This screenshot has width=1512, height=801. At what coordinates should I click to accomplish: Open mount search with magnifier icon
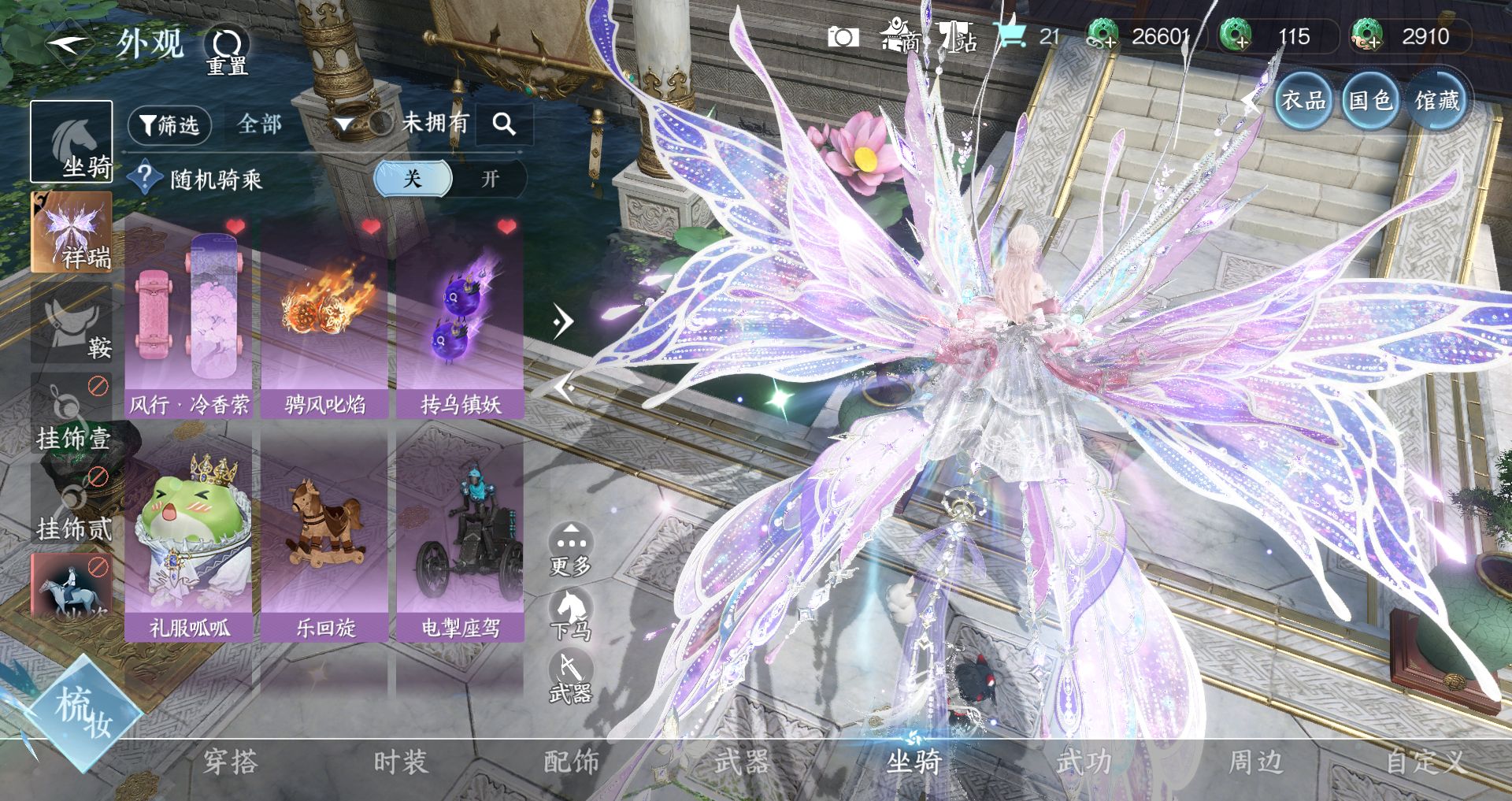[504, 124]
